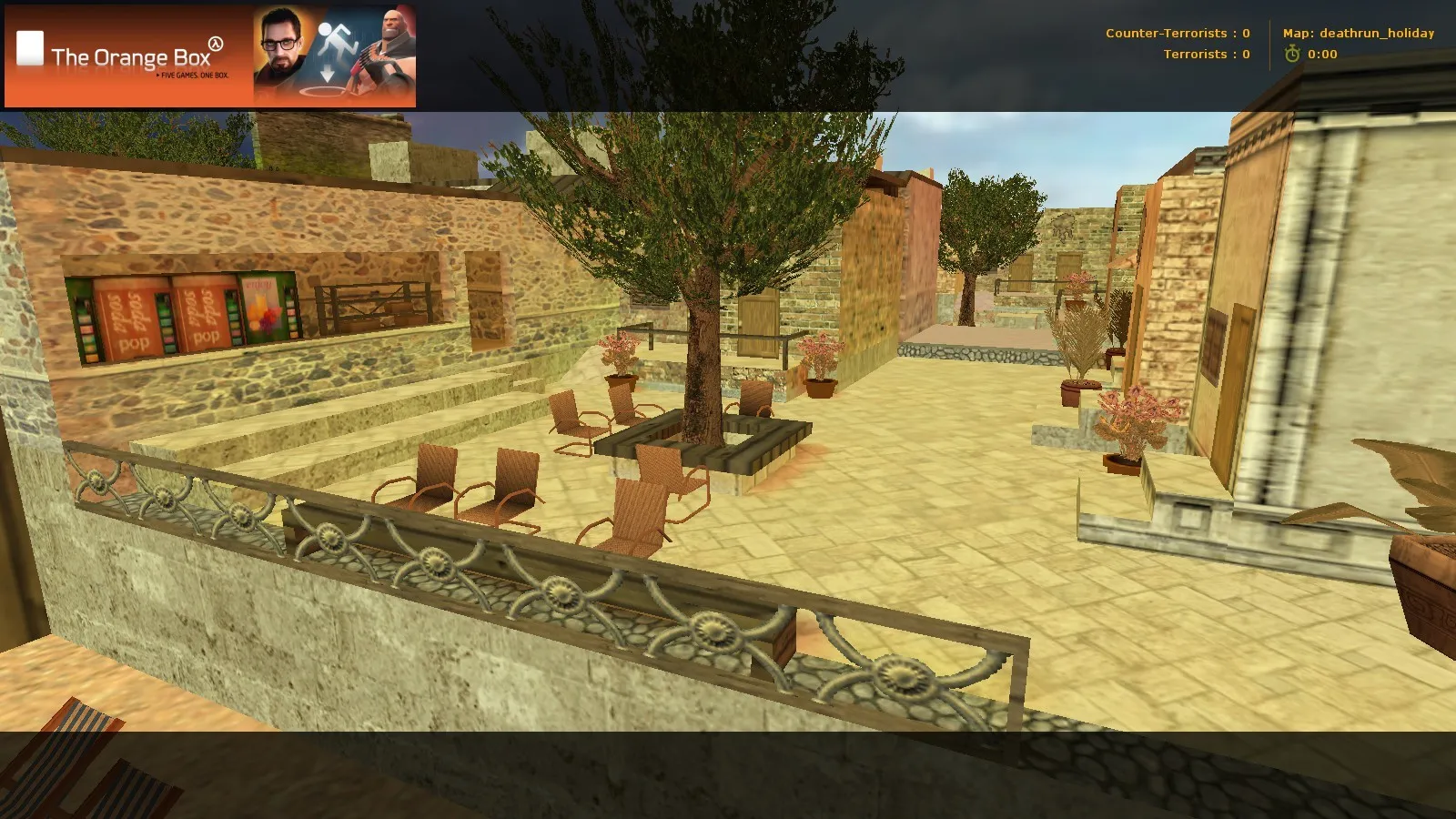Click the down arrow above the portal
This screenshot has width=1456, height=819.
326,72
